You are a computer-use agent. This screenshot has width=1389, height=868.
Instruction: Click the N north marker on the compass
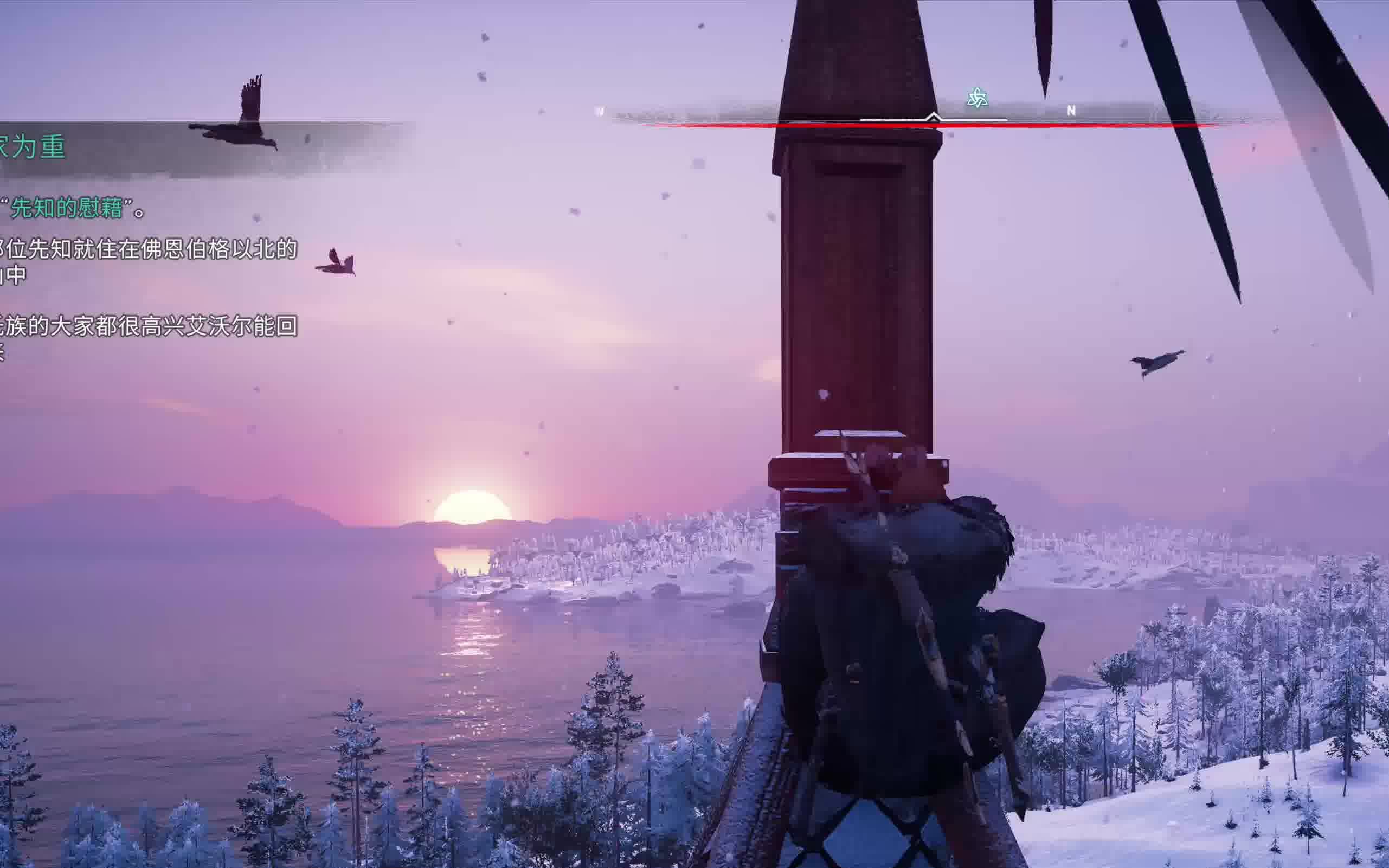[x=1070, y=111]
